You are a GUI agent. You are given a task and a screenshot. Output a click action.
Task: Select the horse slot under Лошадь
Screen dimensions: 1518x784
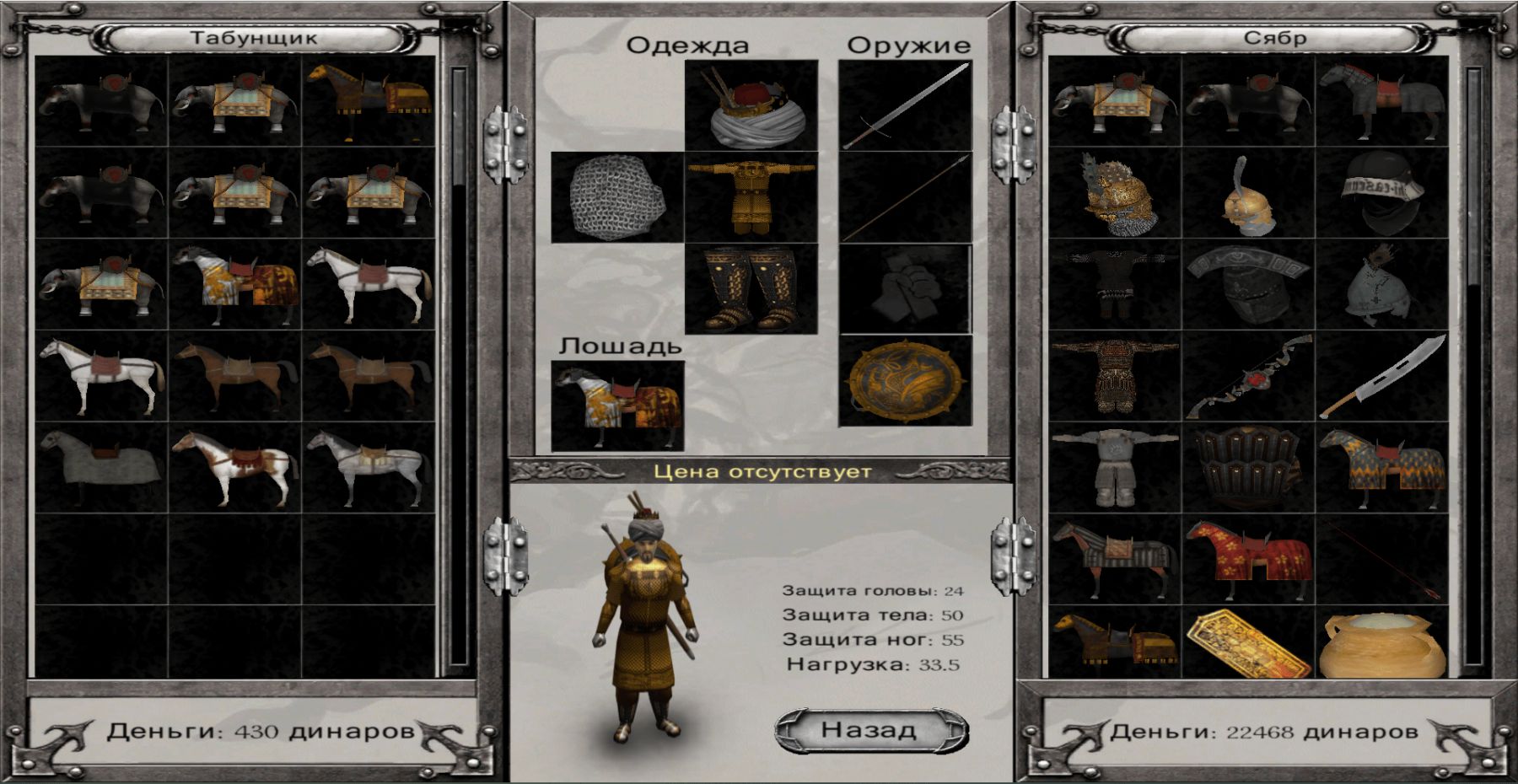pos(617,406)
